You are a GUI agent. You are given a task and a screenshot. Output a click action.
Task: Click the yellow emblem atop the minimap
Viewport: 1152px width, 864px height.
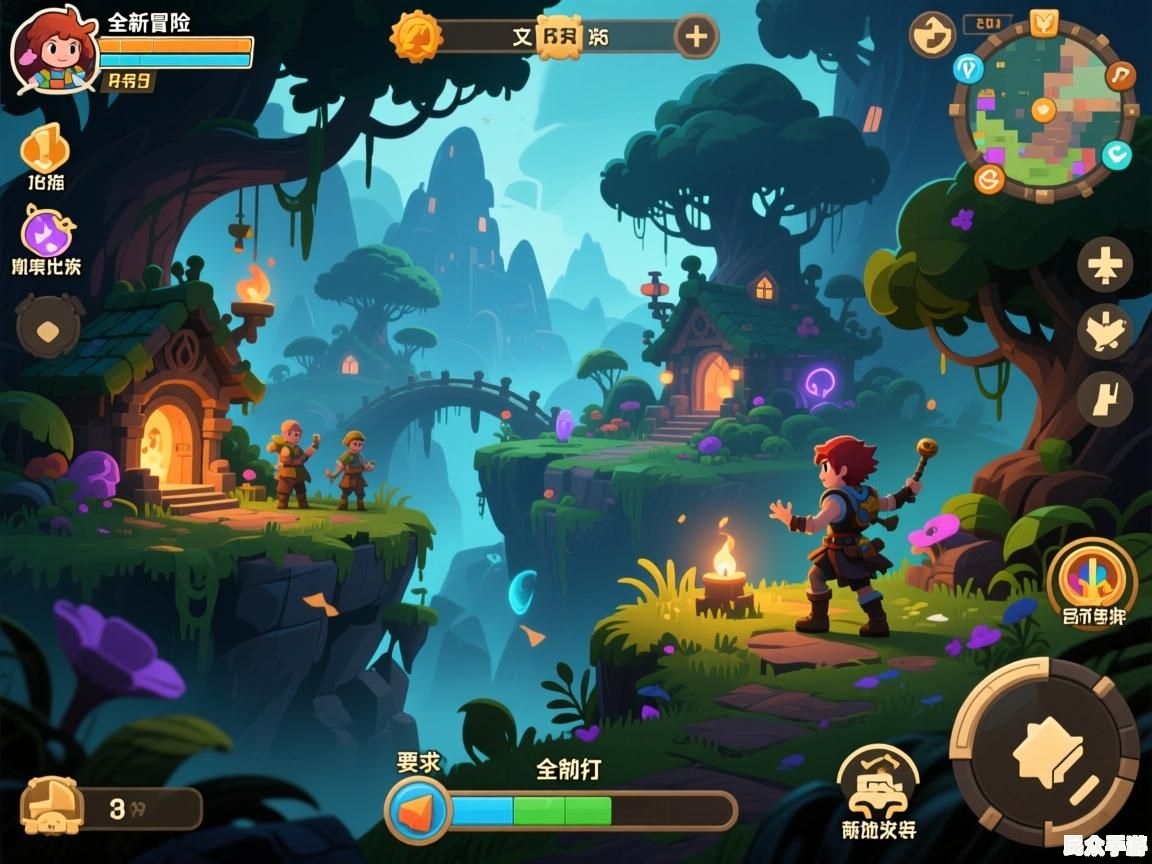coord(1044,21)
